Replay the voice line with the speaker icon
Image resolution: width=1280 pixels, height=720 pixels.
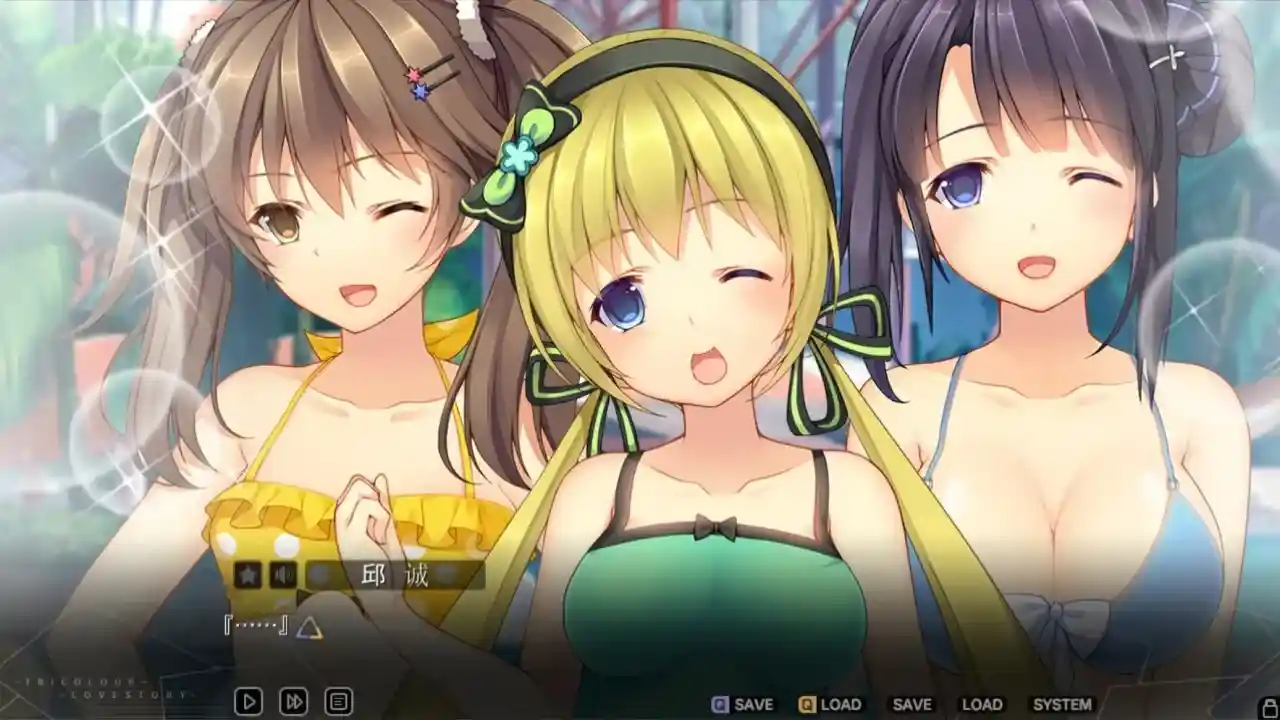pos(285,575)
